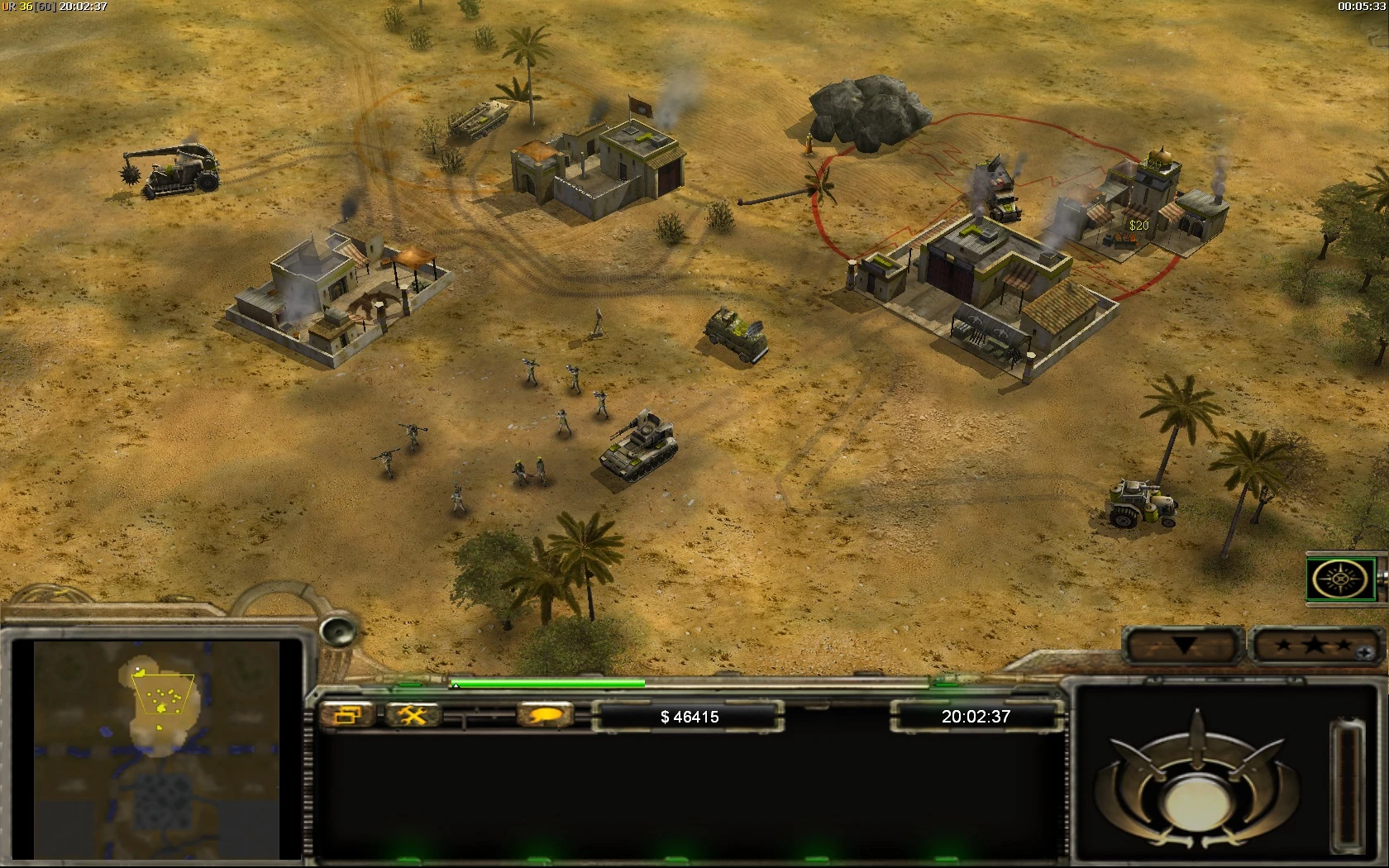Click the green experience progress bar

point(546,684)
